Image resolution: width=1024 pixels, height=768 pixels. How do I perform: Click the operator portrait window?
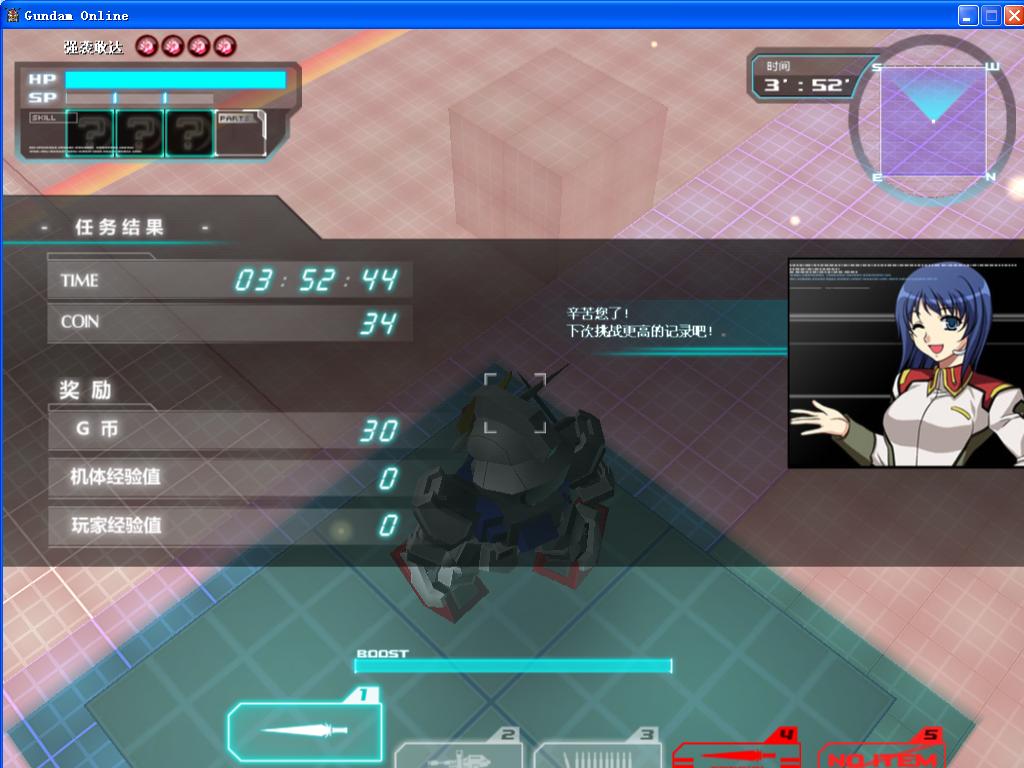[905, 363]
